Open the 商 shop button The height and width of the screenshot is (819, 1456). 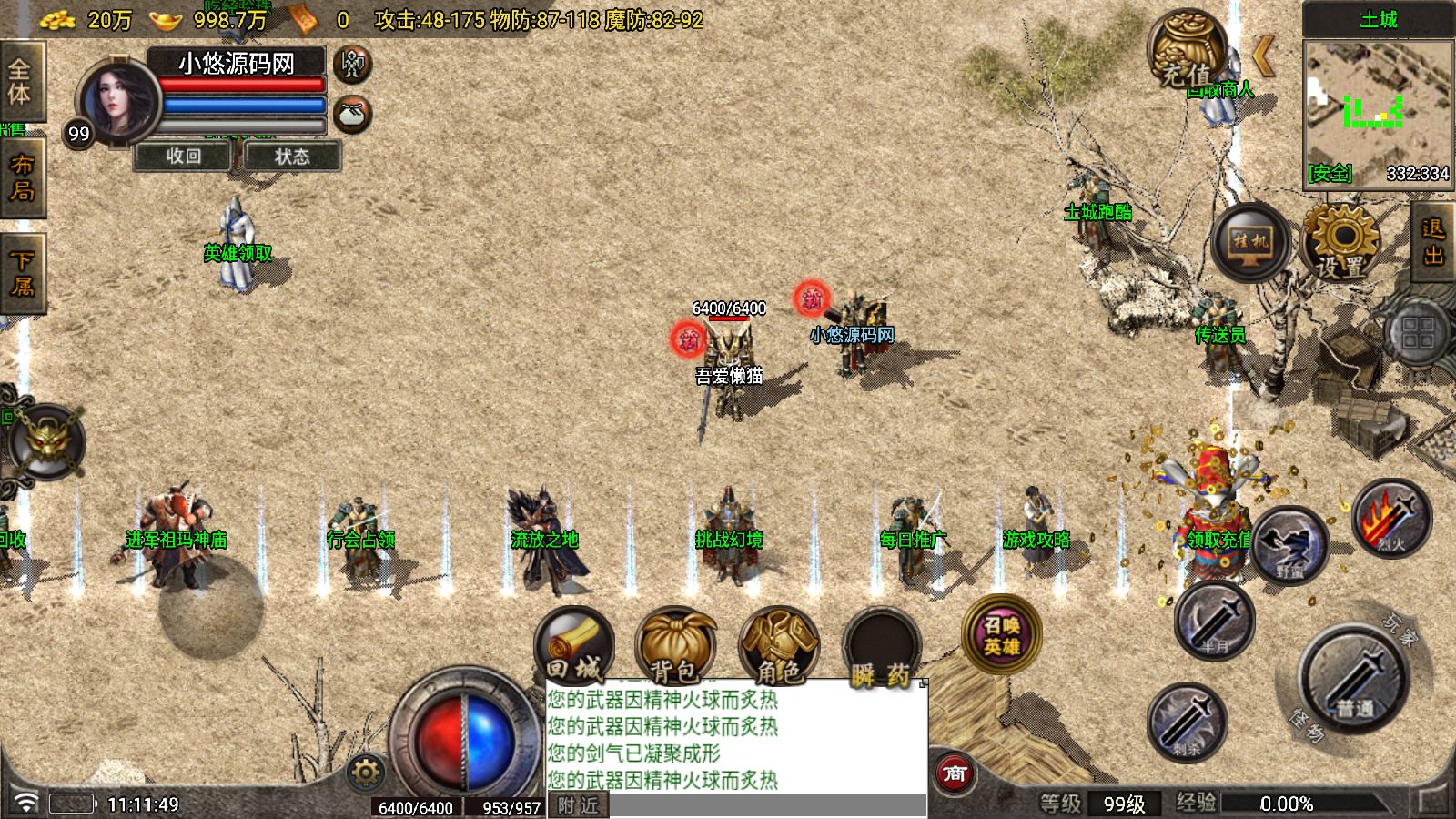[x=955, y=773]
